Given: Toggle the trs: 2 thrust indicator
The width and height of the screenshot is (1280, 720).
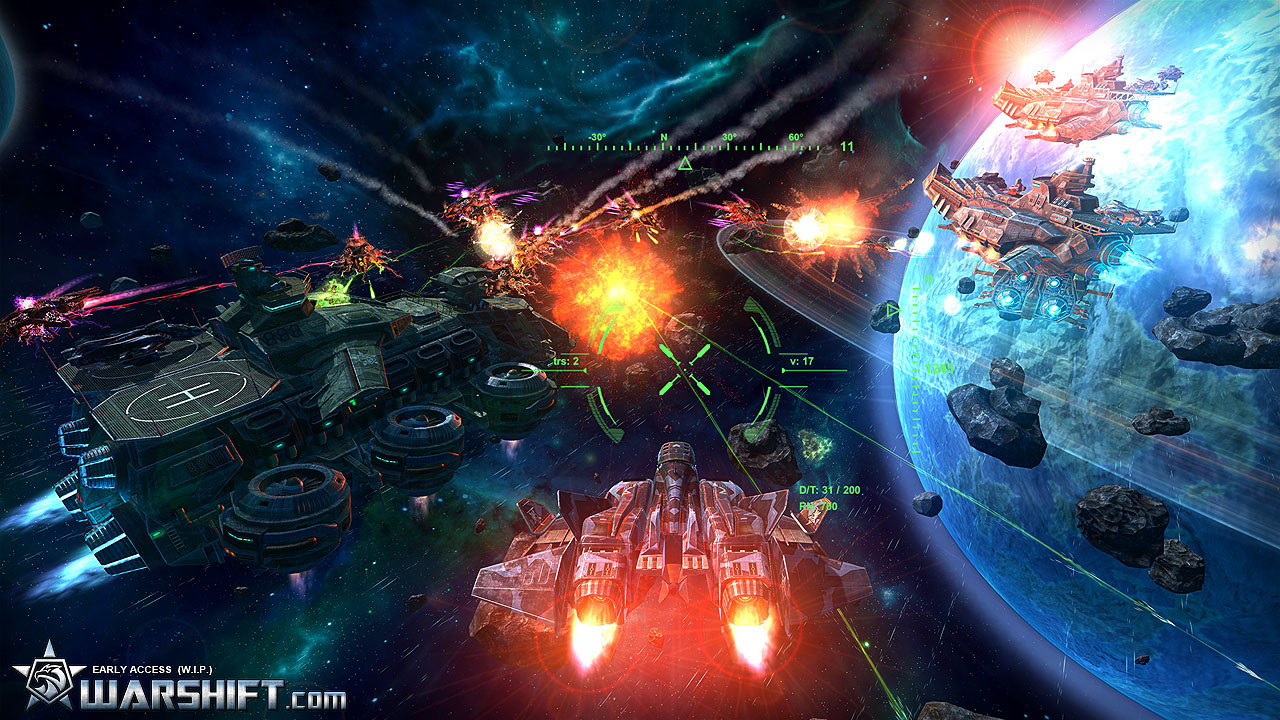Looking at the screenshot, I should (565, 361).
